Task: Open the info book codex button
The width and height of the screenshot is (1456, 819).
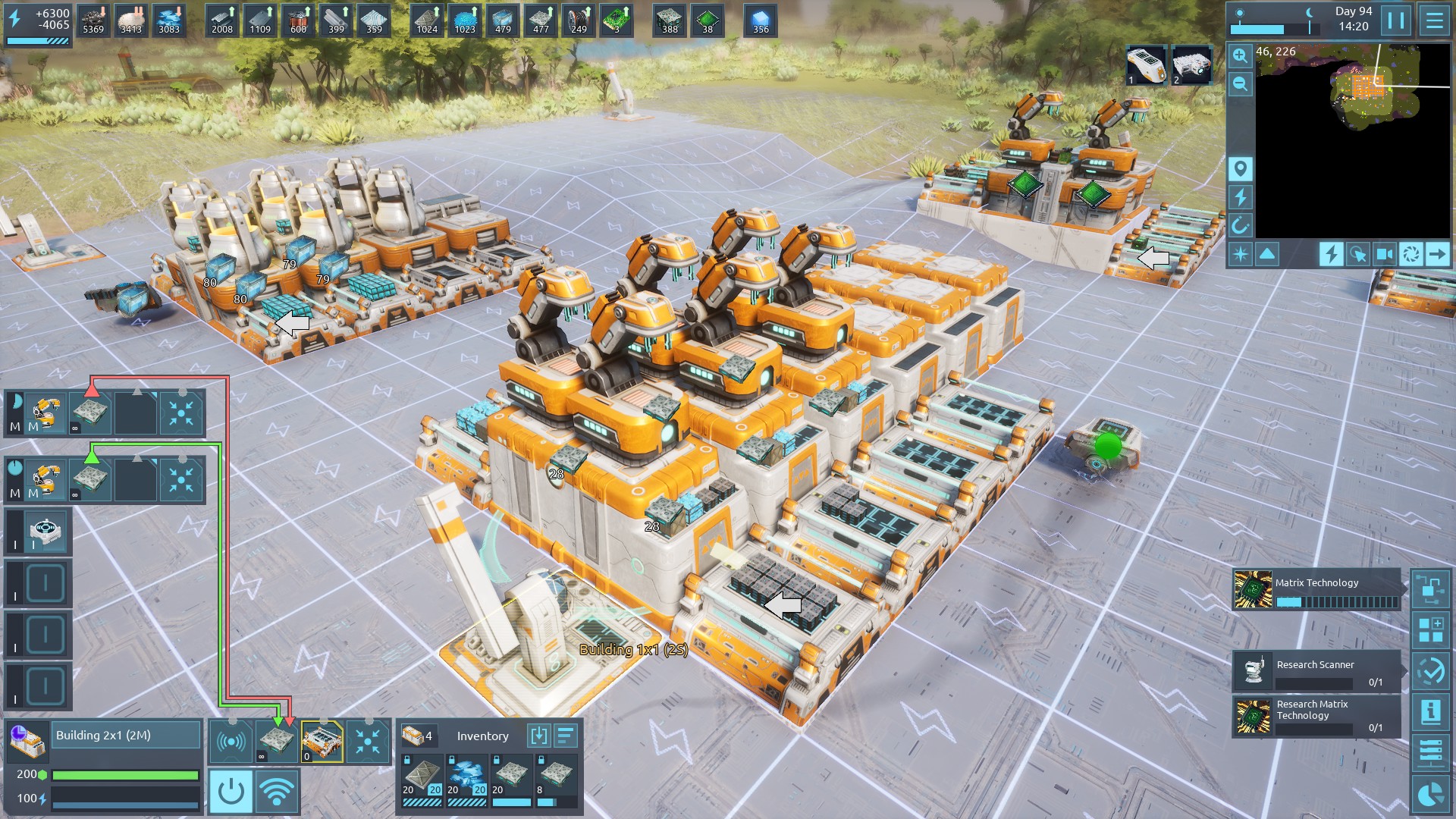Action: (x=1430, y=712)
